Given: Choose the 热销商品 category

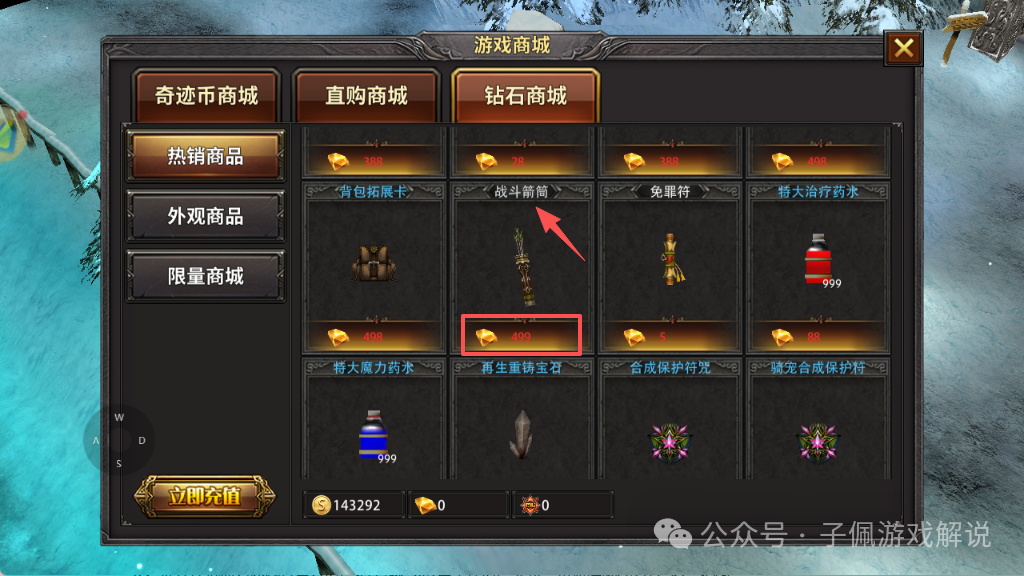Looking at the screenshot, I should 205,156.
